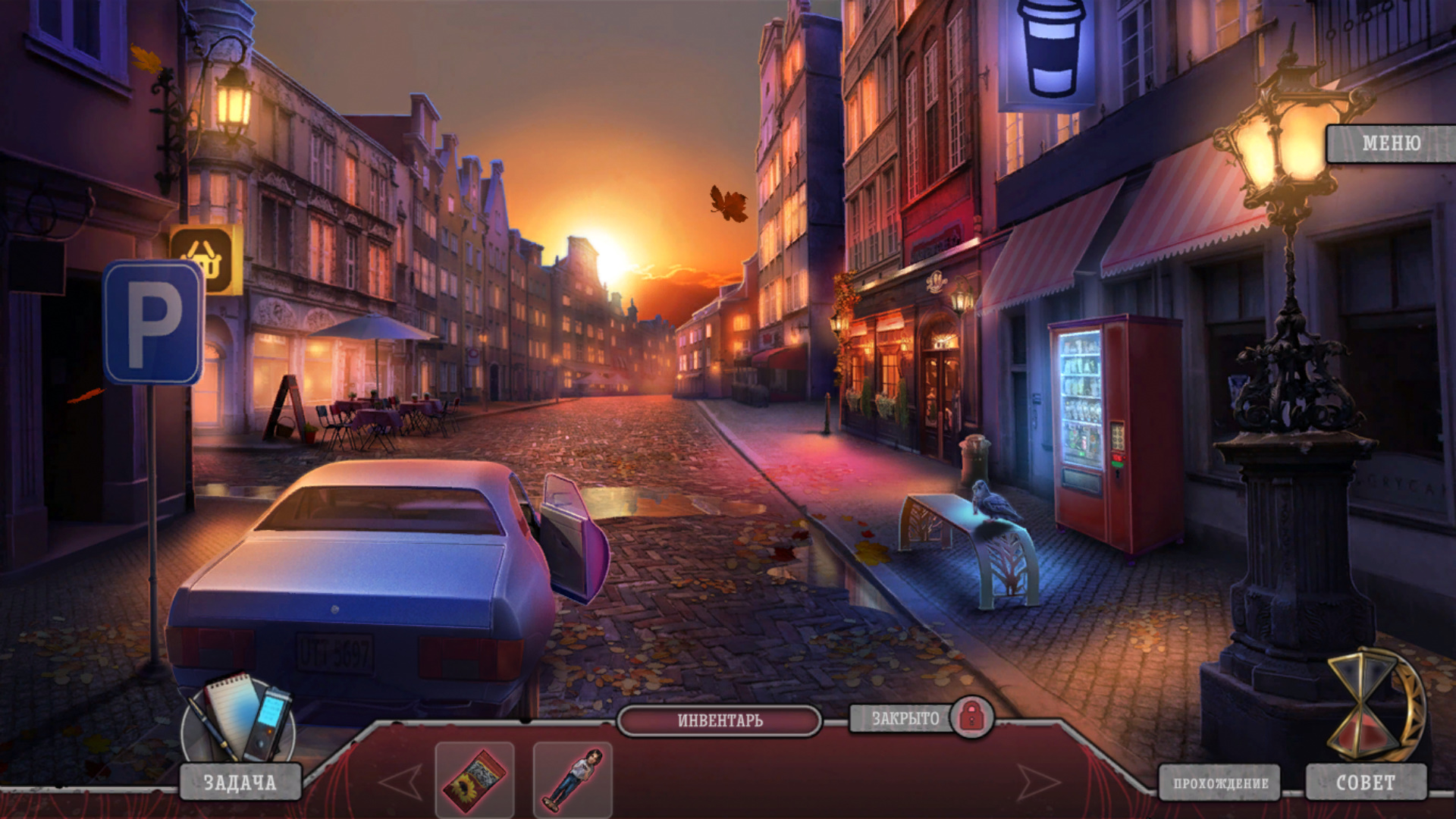Click the ИНВЕНТАРЬ panel label
The width and height of the screenshot is (1456, 819).
point(720,720)
